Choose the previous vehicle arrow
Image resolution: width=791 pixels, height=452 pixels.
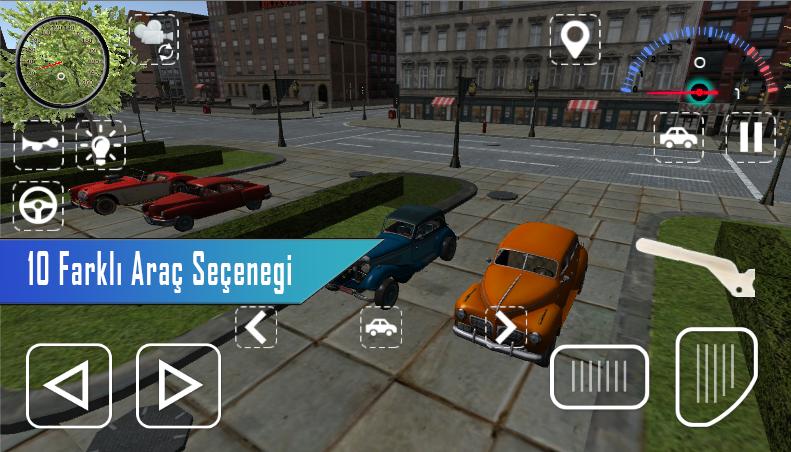point(256,327)
